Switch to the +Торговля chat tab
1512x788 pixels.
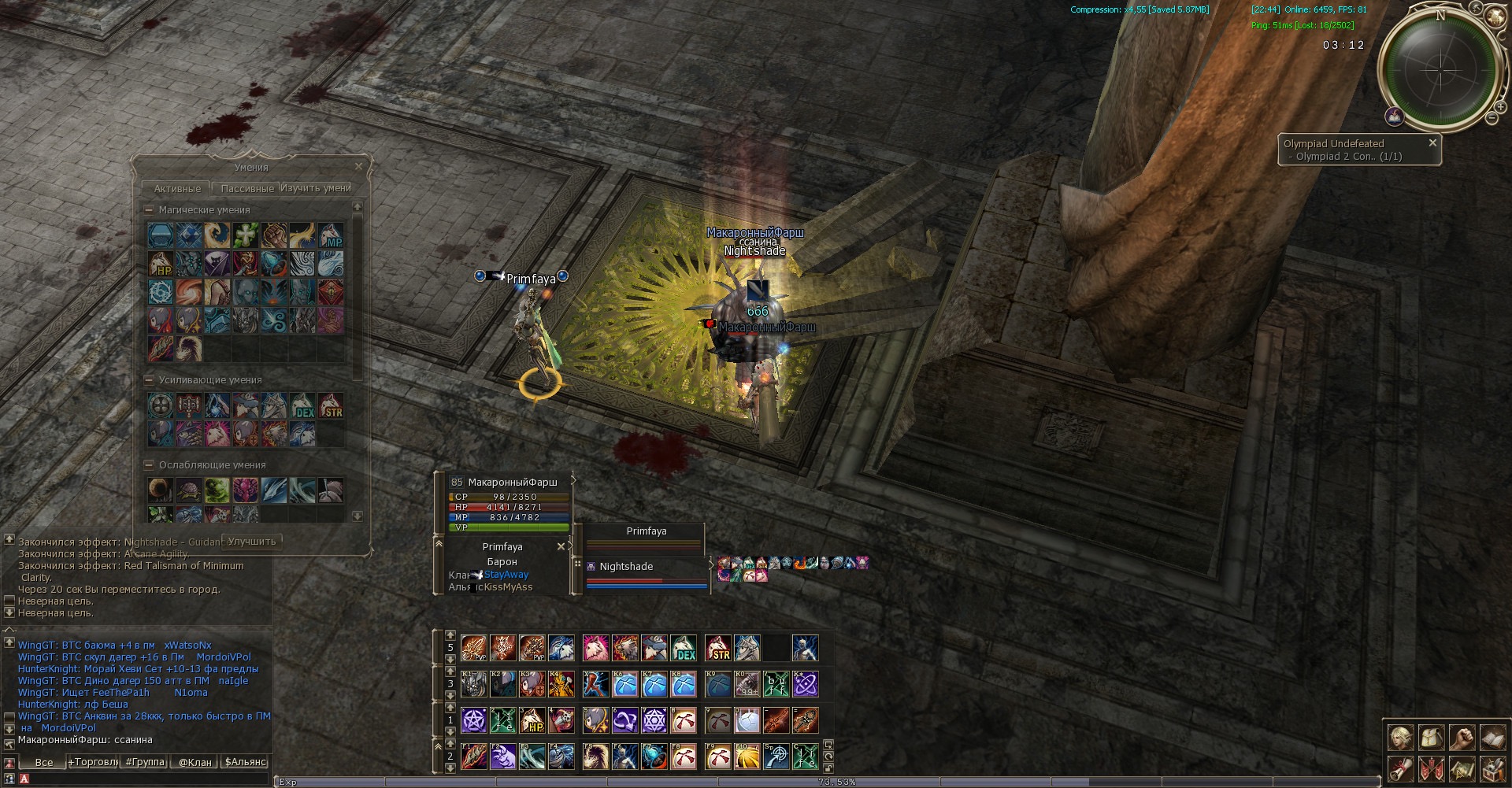(x=93, y=762)
